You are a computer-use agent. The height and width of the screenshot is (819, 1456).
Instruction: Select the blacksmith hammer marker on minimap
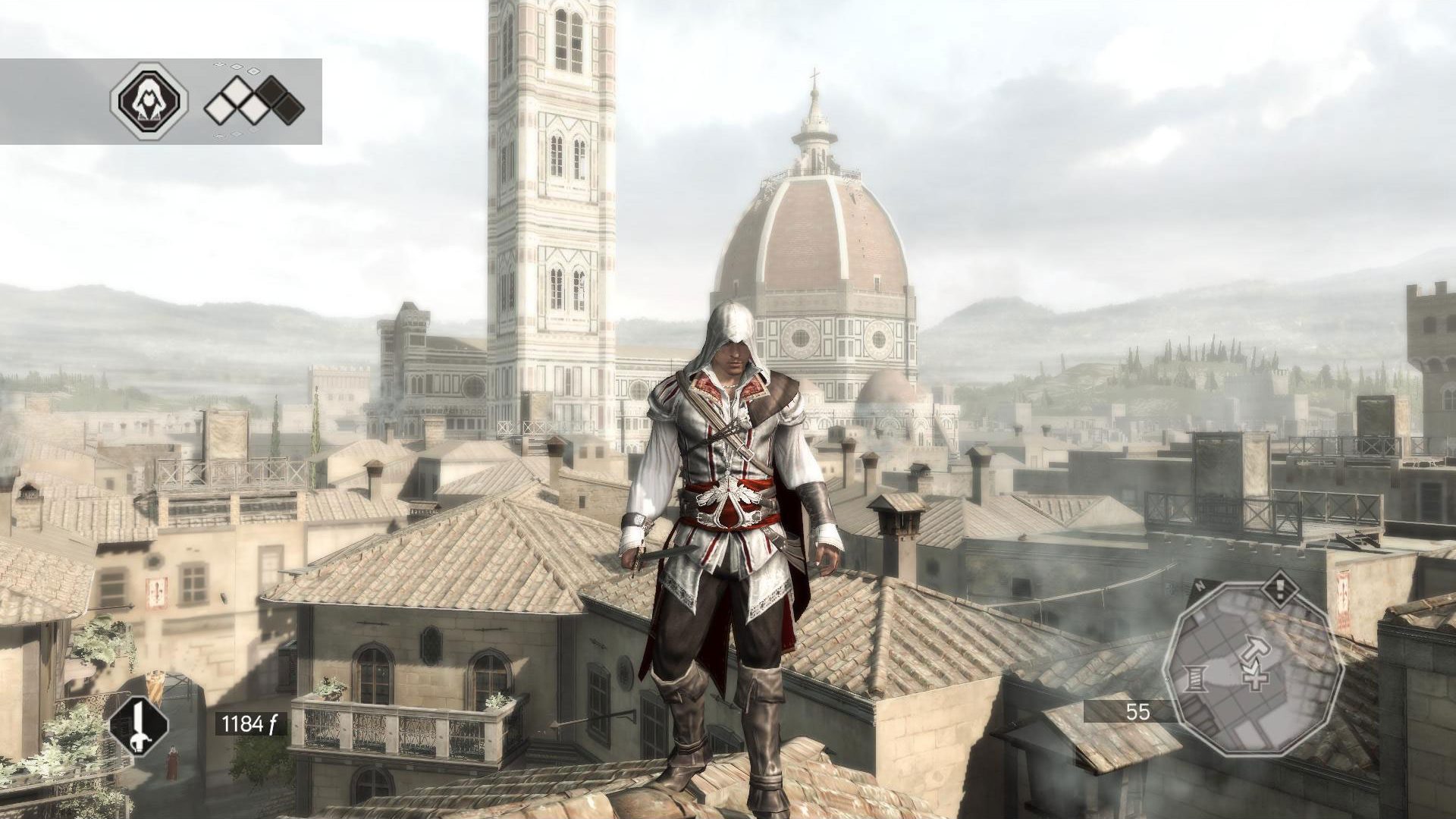pyautogui.click(x=1255, y=647)
